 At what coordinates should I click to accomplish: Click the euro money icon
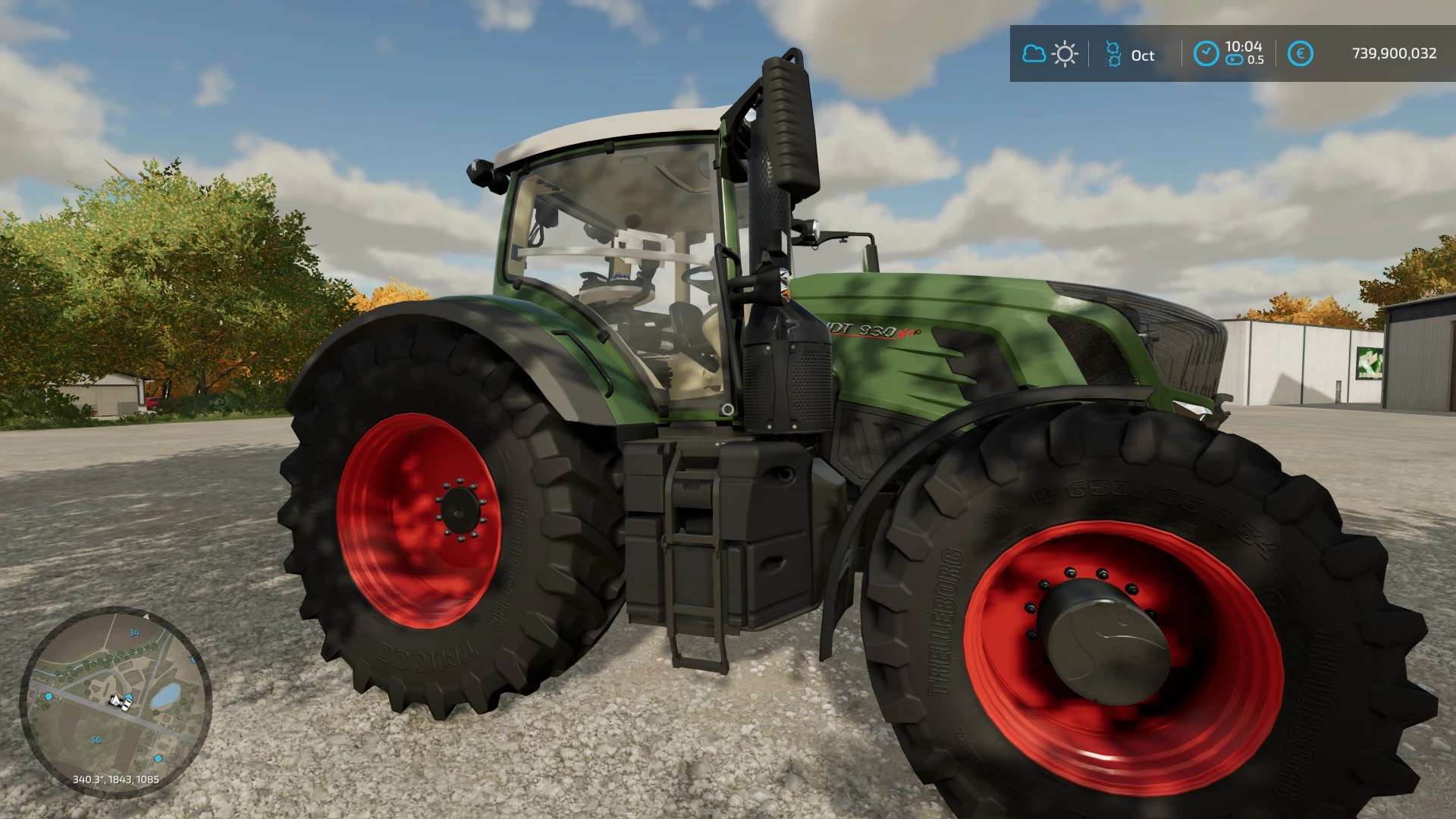coord(1300,54)
